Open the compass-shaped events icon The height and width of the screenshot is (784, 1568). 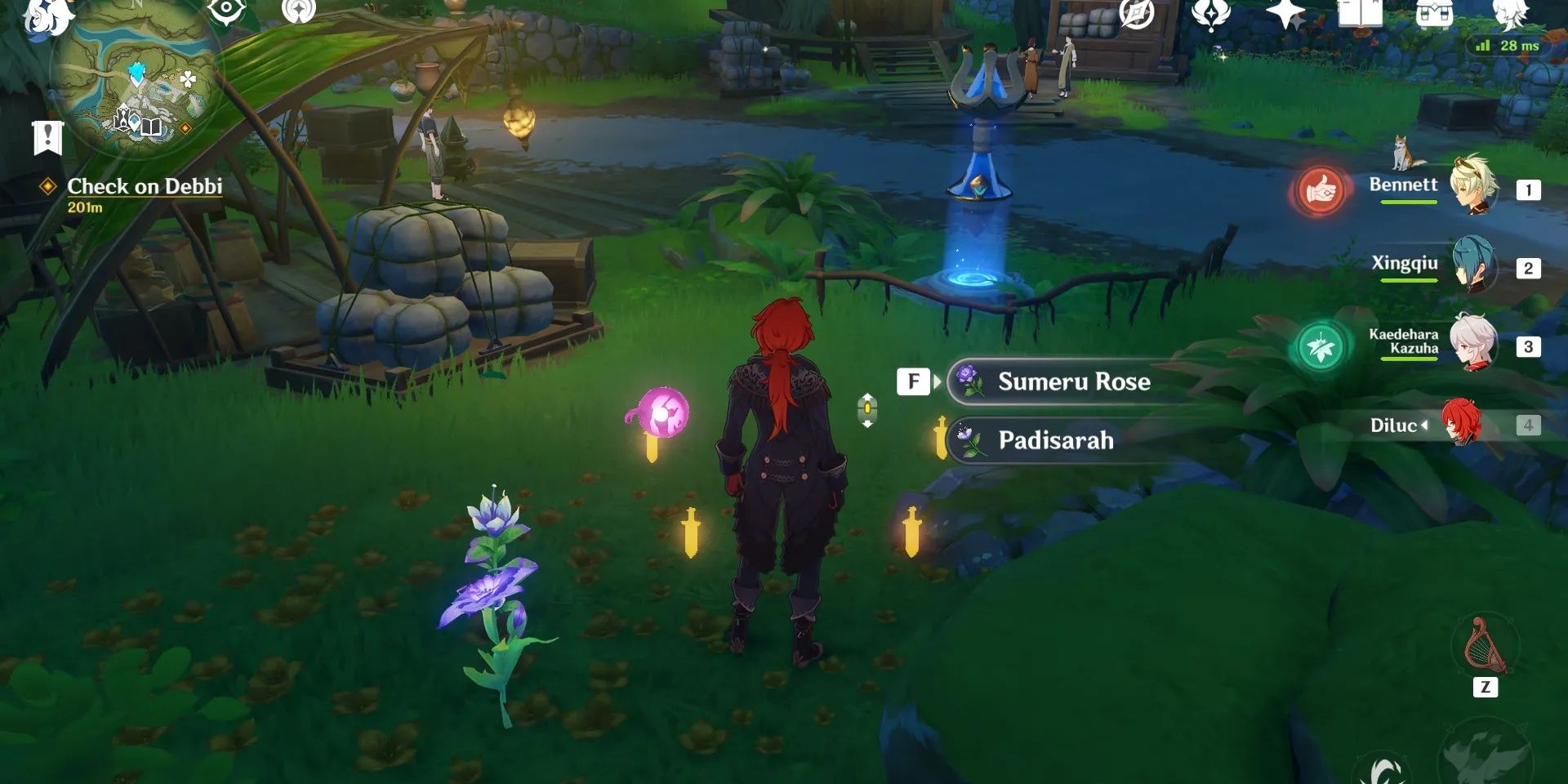1136,13
